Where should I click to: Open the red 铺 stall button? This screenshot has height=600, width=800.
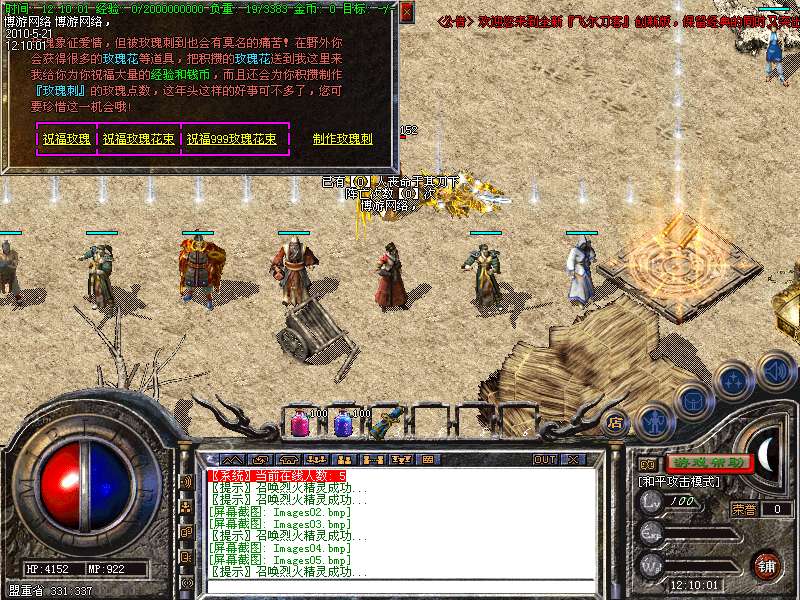point(766,565)
